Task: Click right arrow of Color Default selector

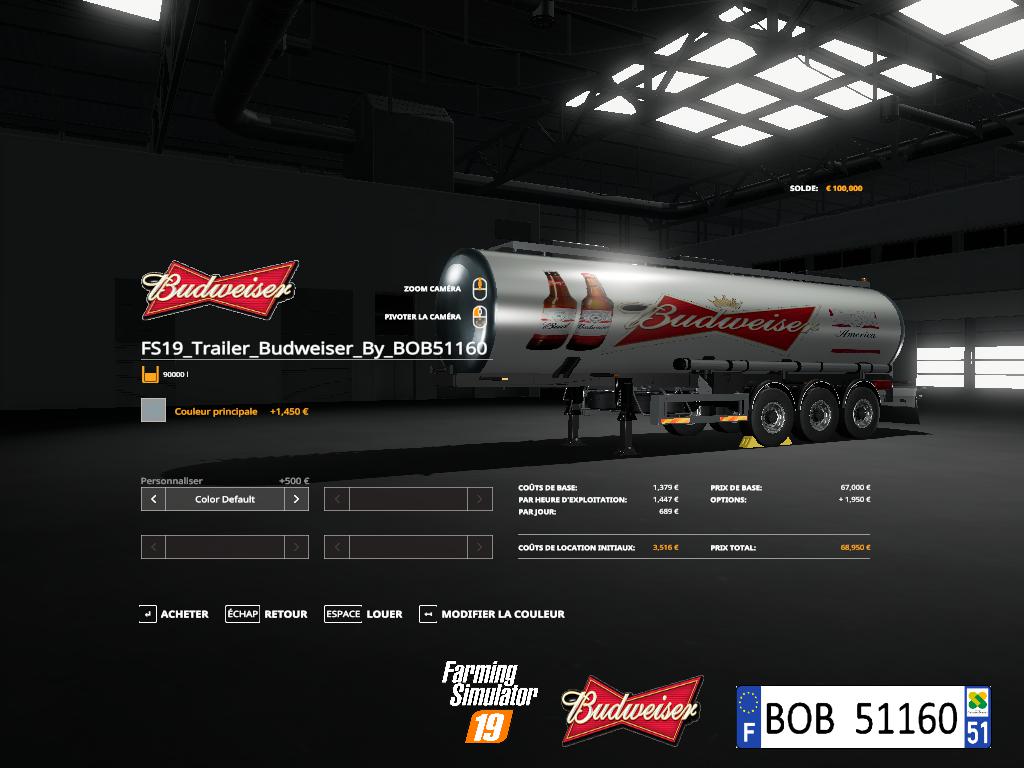Action: (x=296, y=499)
